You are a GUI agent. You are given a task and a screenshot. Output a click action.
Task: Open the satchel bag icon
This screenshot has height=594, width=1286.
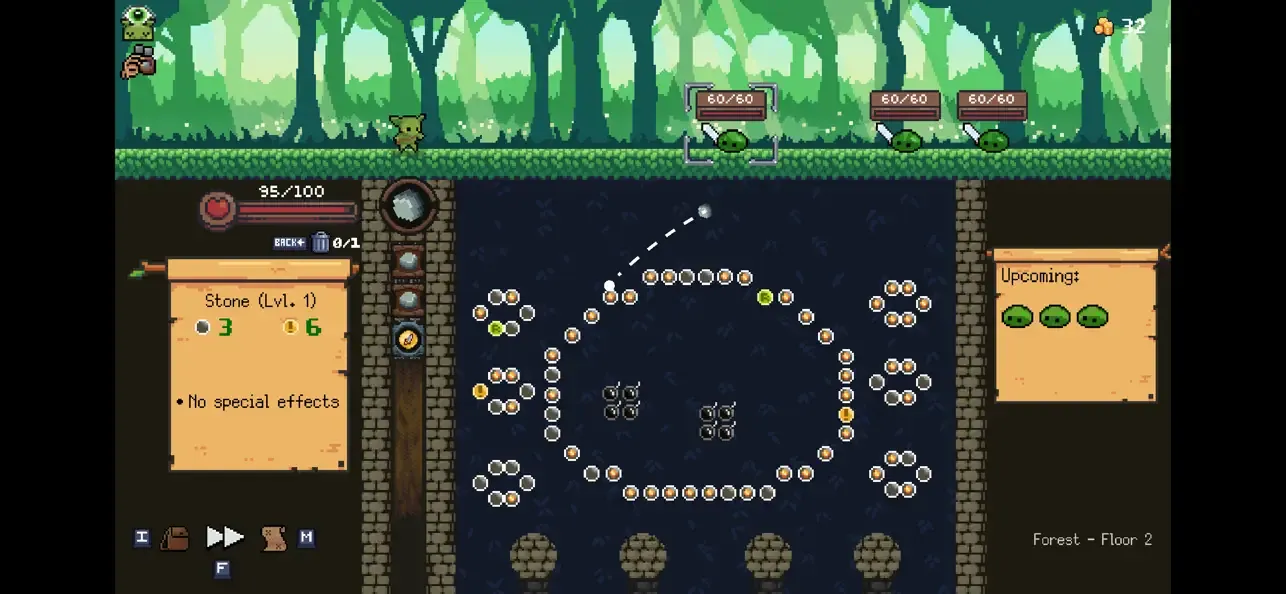click(x=175, y=538)
